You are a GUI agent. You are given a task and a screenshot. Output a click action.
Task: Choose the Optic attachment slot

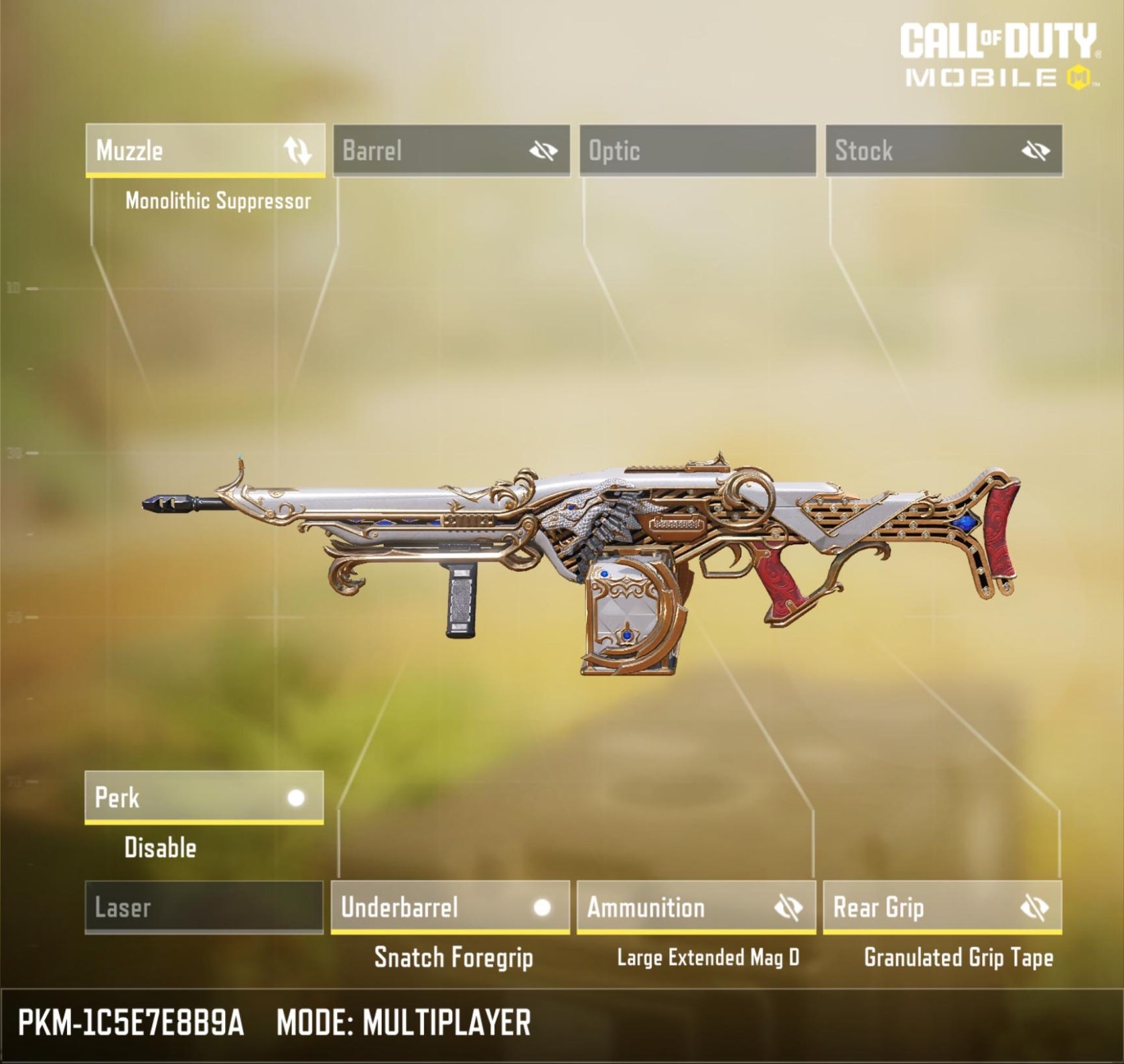pos(697,151)
